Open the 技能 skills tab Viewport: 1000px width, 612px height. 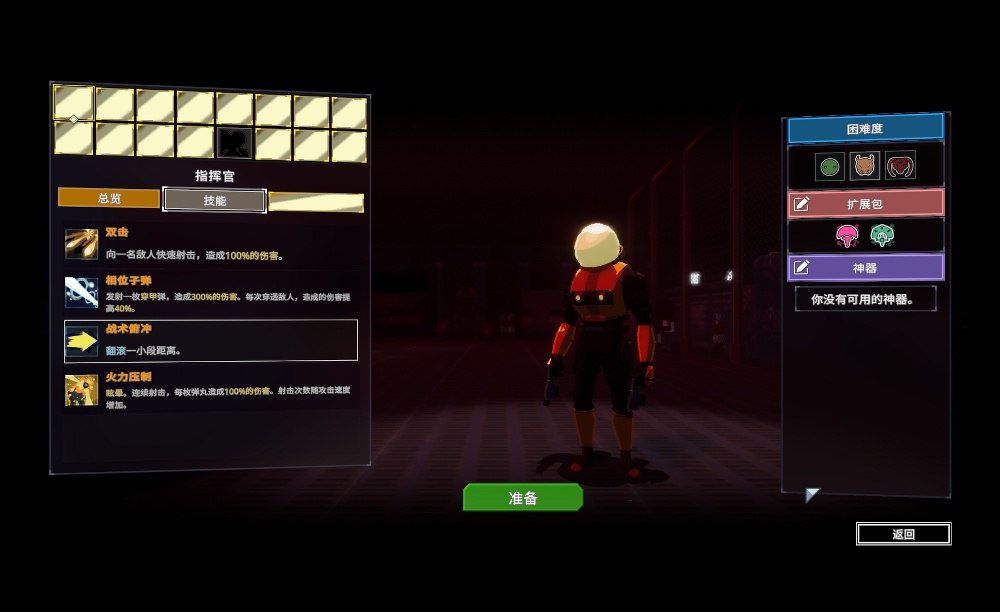pos(215,200)
